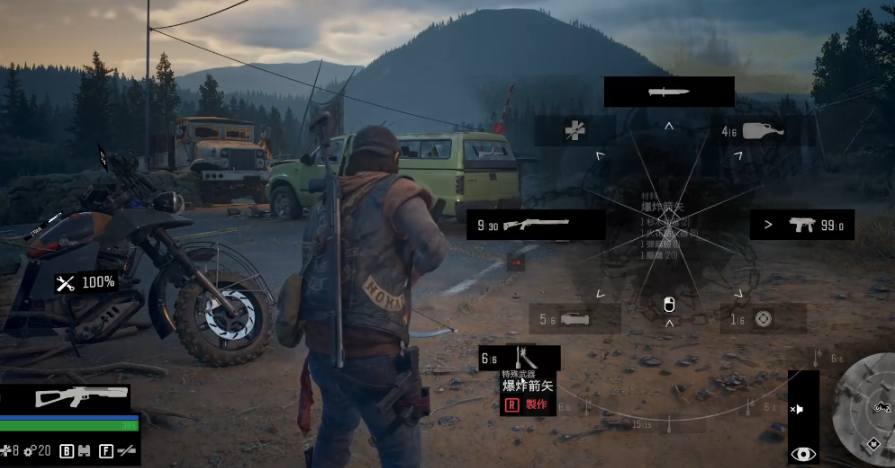Select the round distraction item slot
Viewport: 895px width, 468px height.
tap(763, 319)
